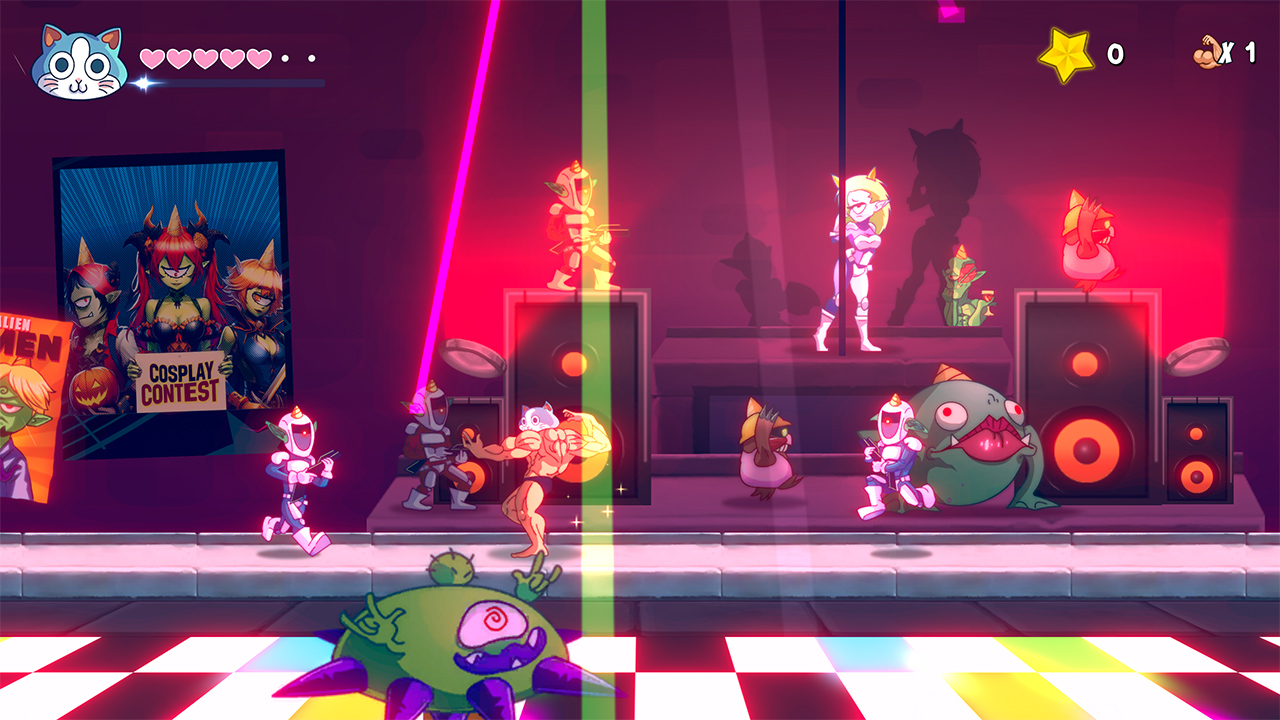
Task: Click the silver robot guard near the stage
Action: click(430, 450)
